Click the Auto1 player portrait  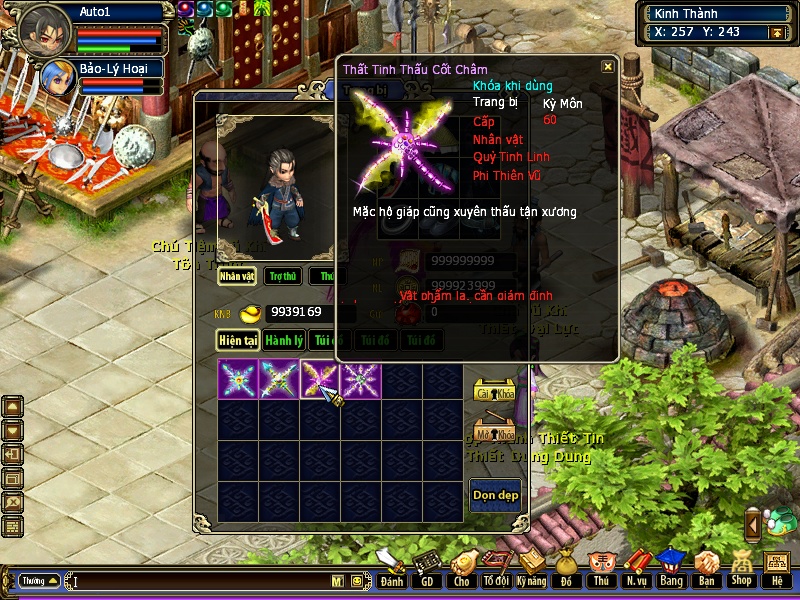click(x=44, y=30)
